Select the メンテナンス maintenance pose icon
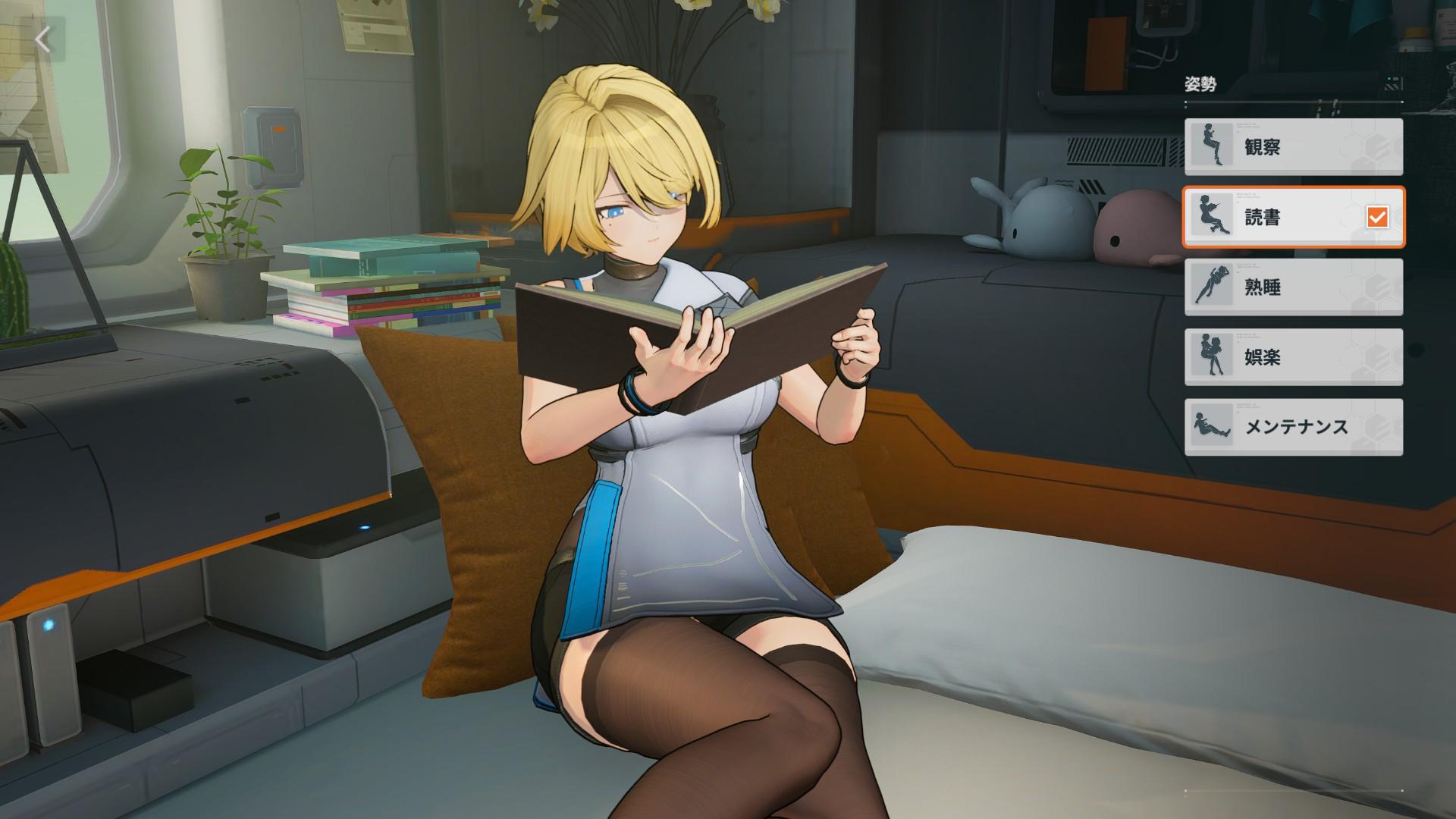1456x819 pixels. [1210, 427]
